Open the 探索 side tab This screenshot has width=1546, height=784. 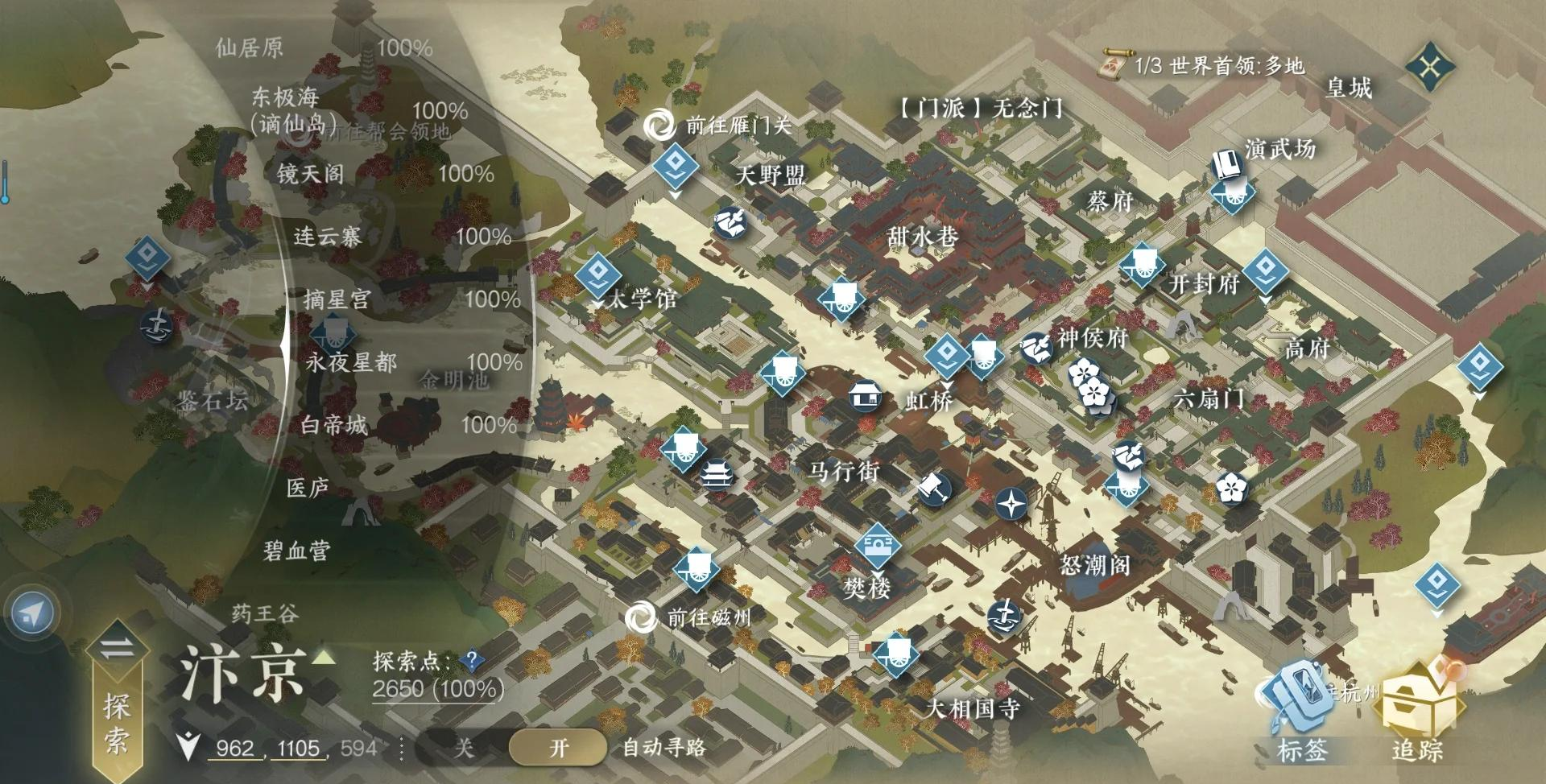(x=116, y=708)
